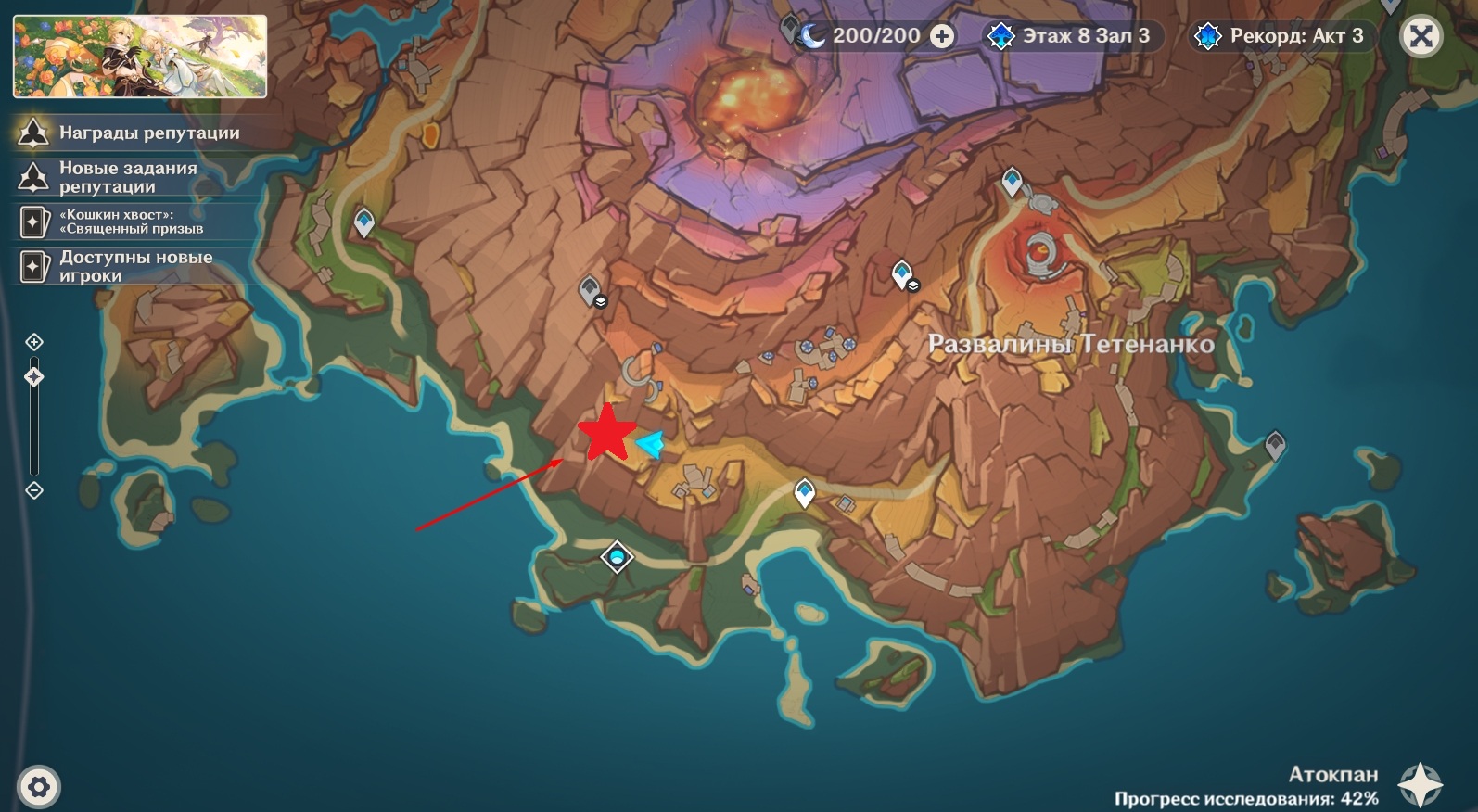Select the gray locked waypoint with layers badge

(590, 291)
